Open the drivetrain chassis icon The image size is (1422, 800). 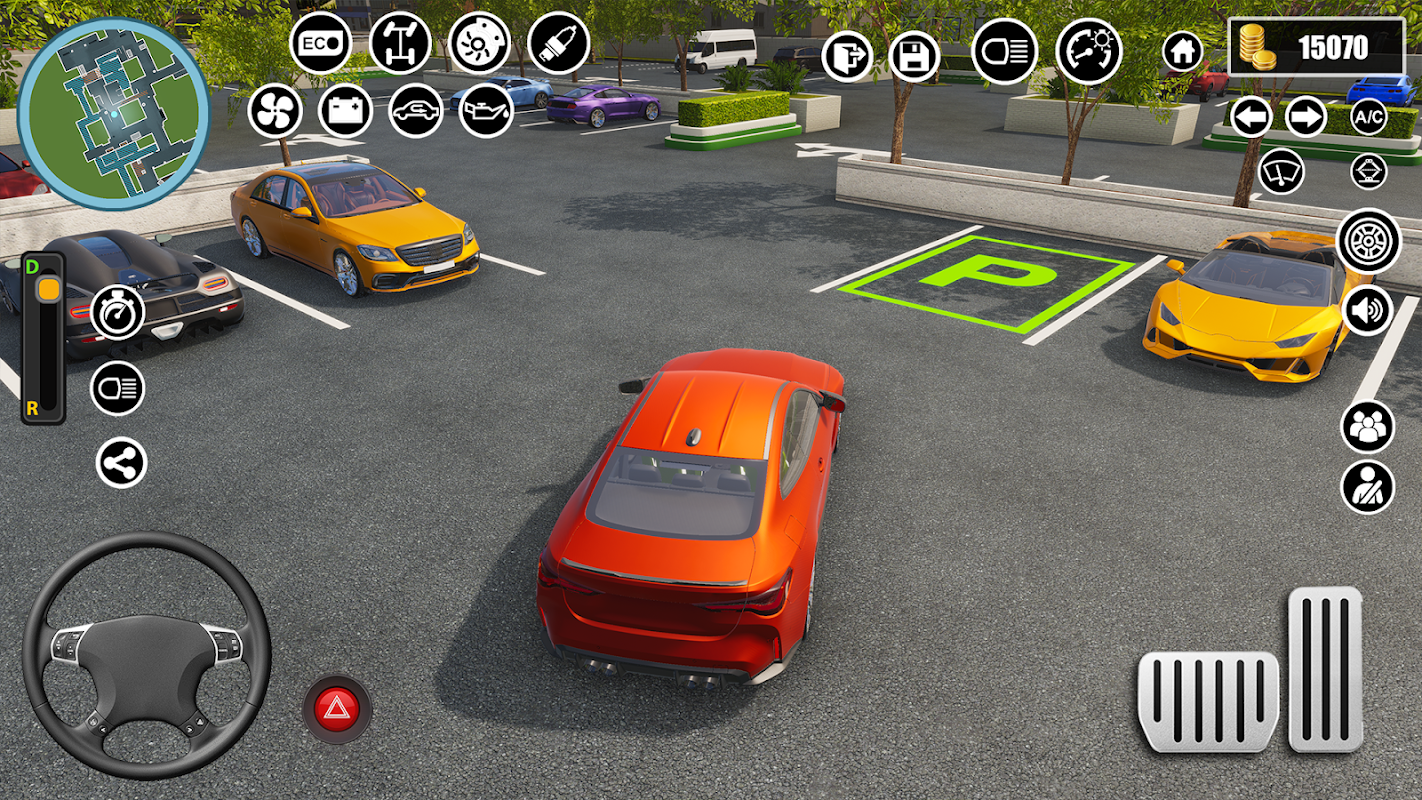pyautogui.click(x=400, y=43)
